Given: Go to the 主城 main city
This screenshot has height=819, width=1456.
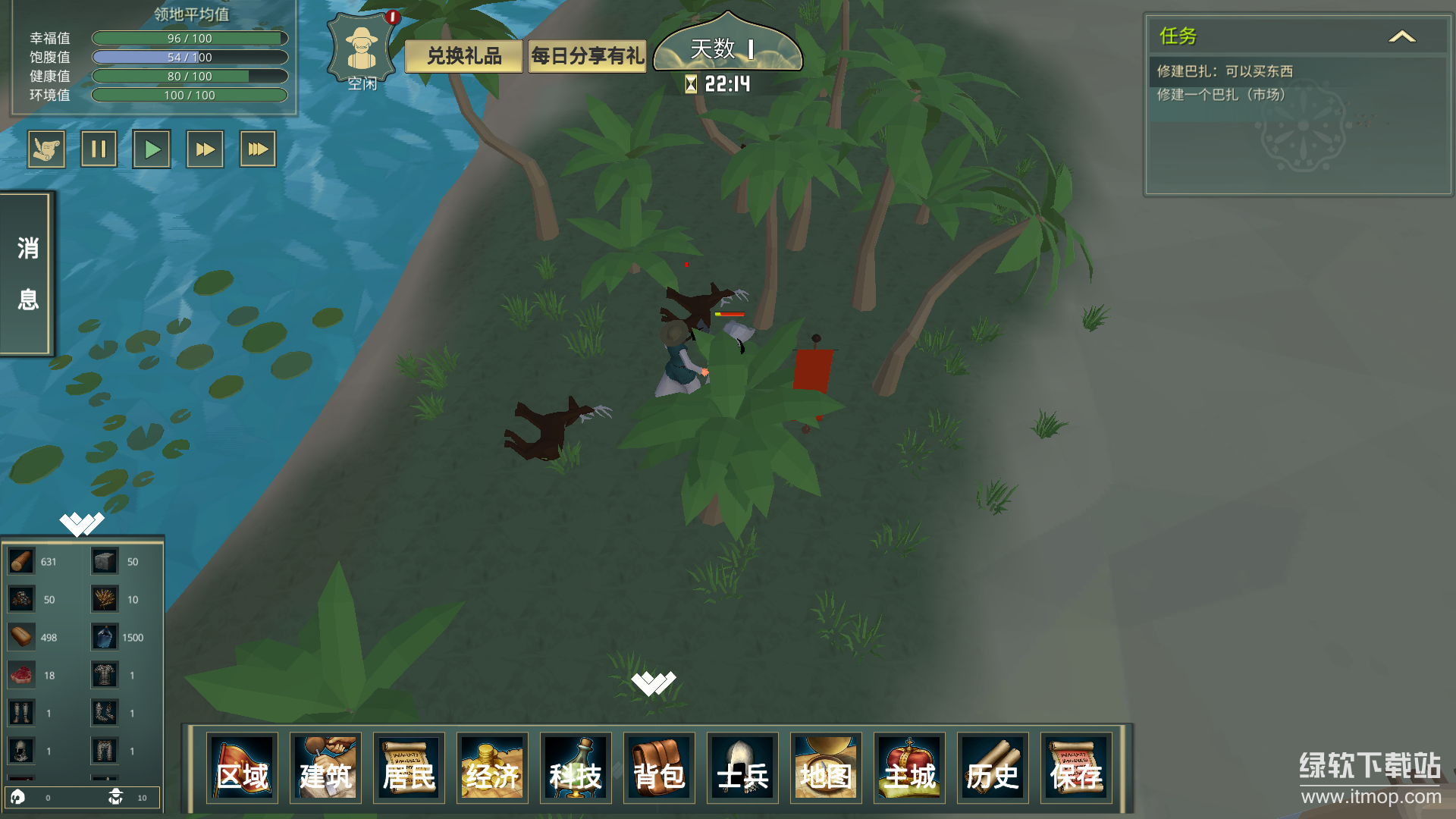Looking at the screenshot, I should (x=909, y=767).
